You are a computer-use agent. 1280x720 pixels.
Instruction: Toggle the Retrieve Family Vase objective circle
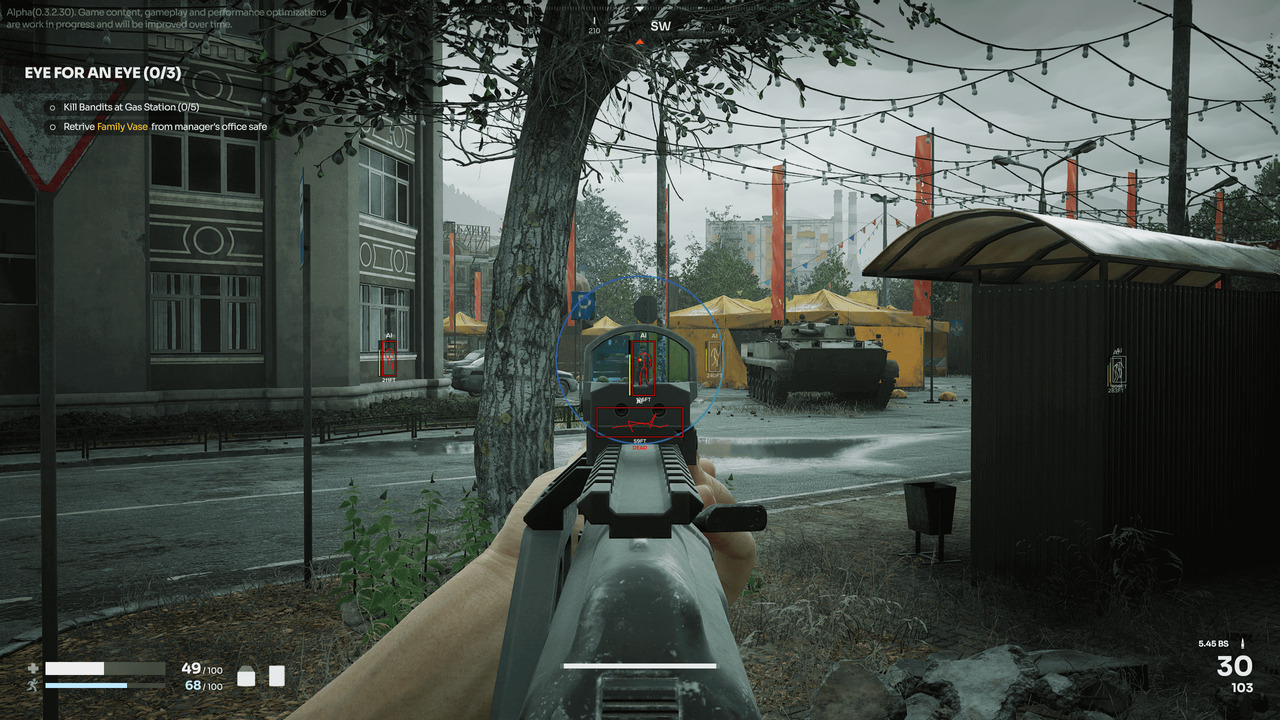pos(51,127)
